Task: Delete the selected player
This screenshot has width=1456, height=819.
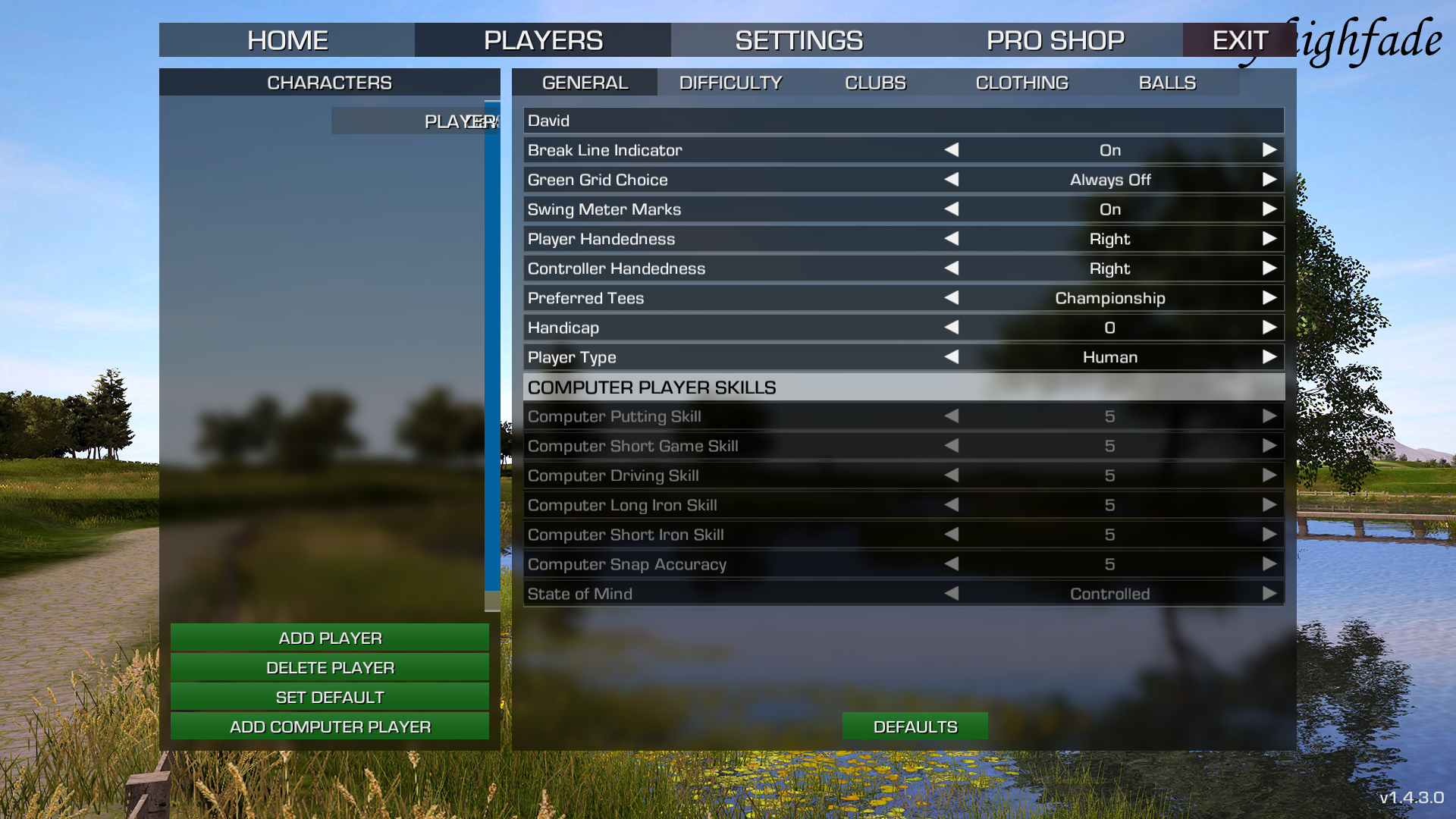Action: (x=330, y=667)
